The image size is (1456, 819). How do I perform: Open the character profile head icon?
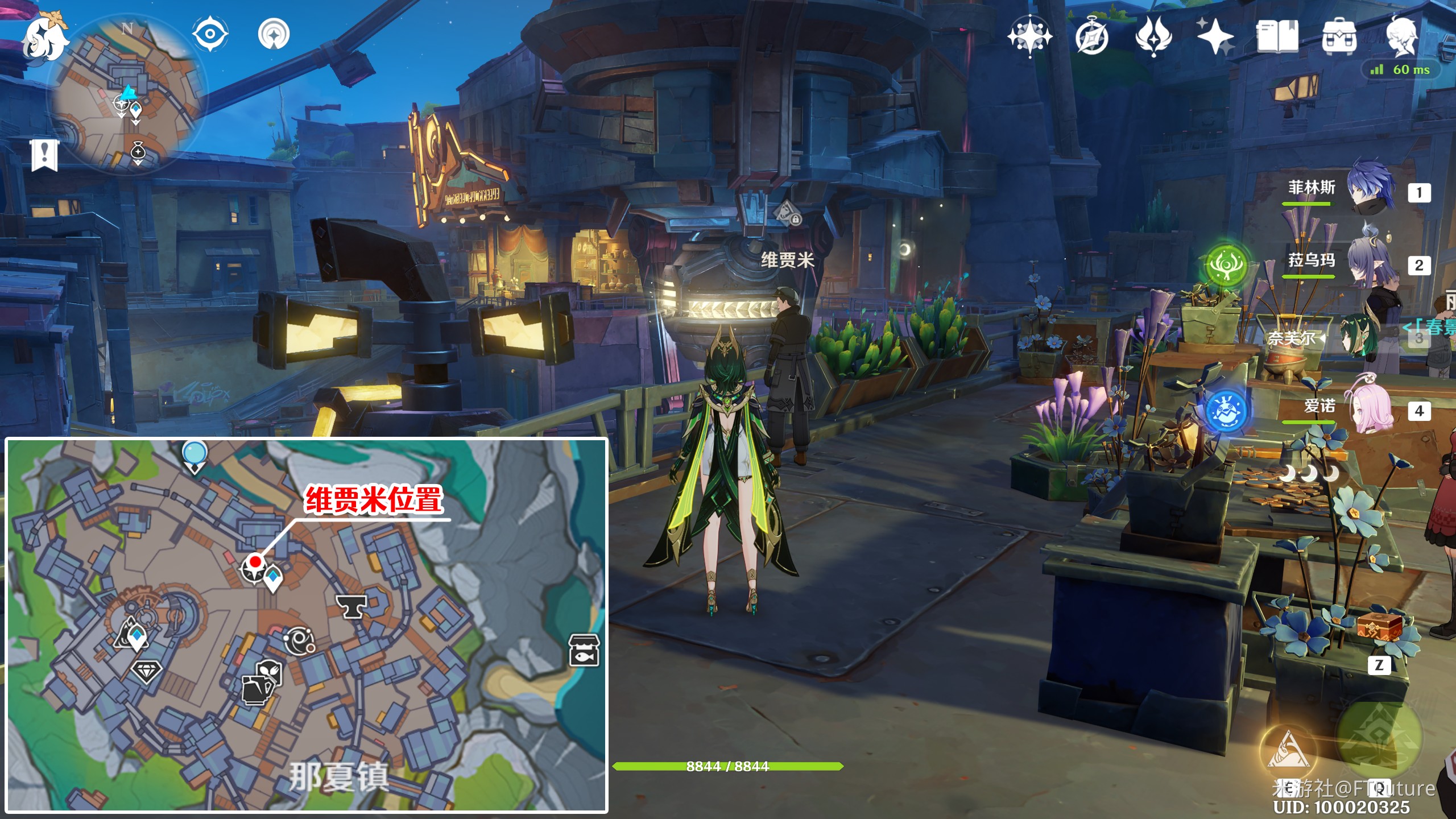[x=1401, y=35]
